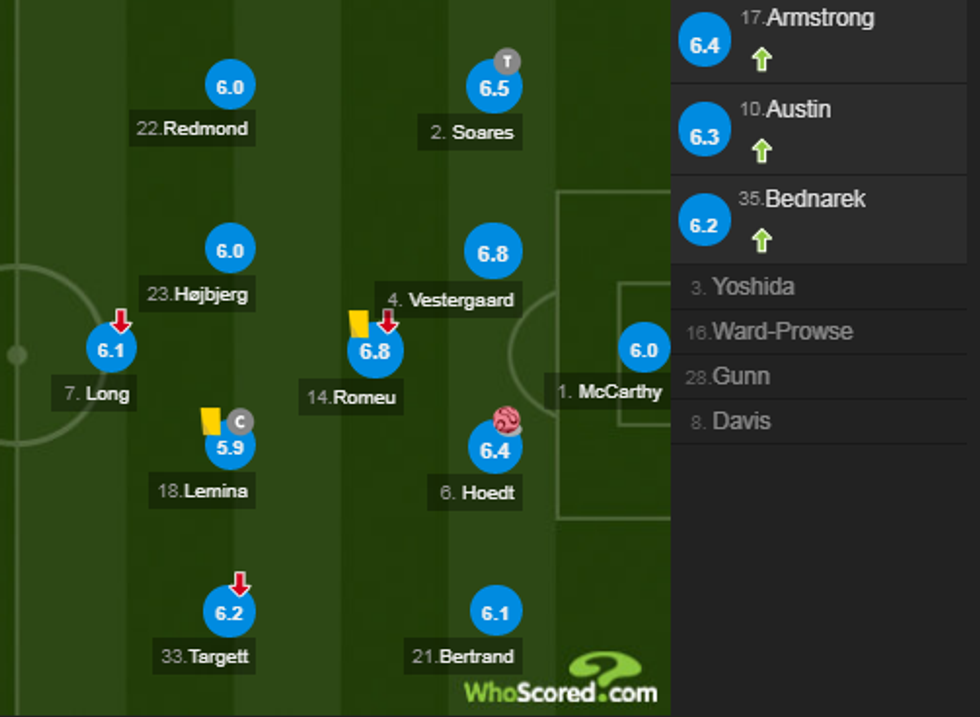
Task: Choose Bednarek in the substitutes list
Action: point(819,218)
